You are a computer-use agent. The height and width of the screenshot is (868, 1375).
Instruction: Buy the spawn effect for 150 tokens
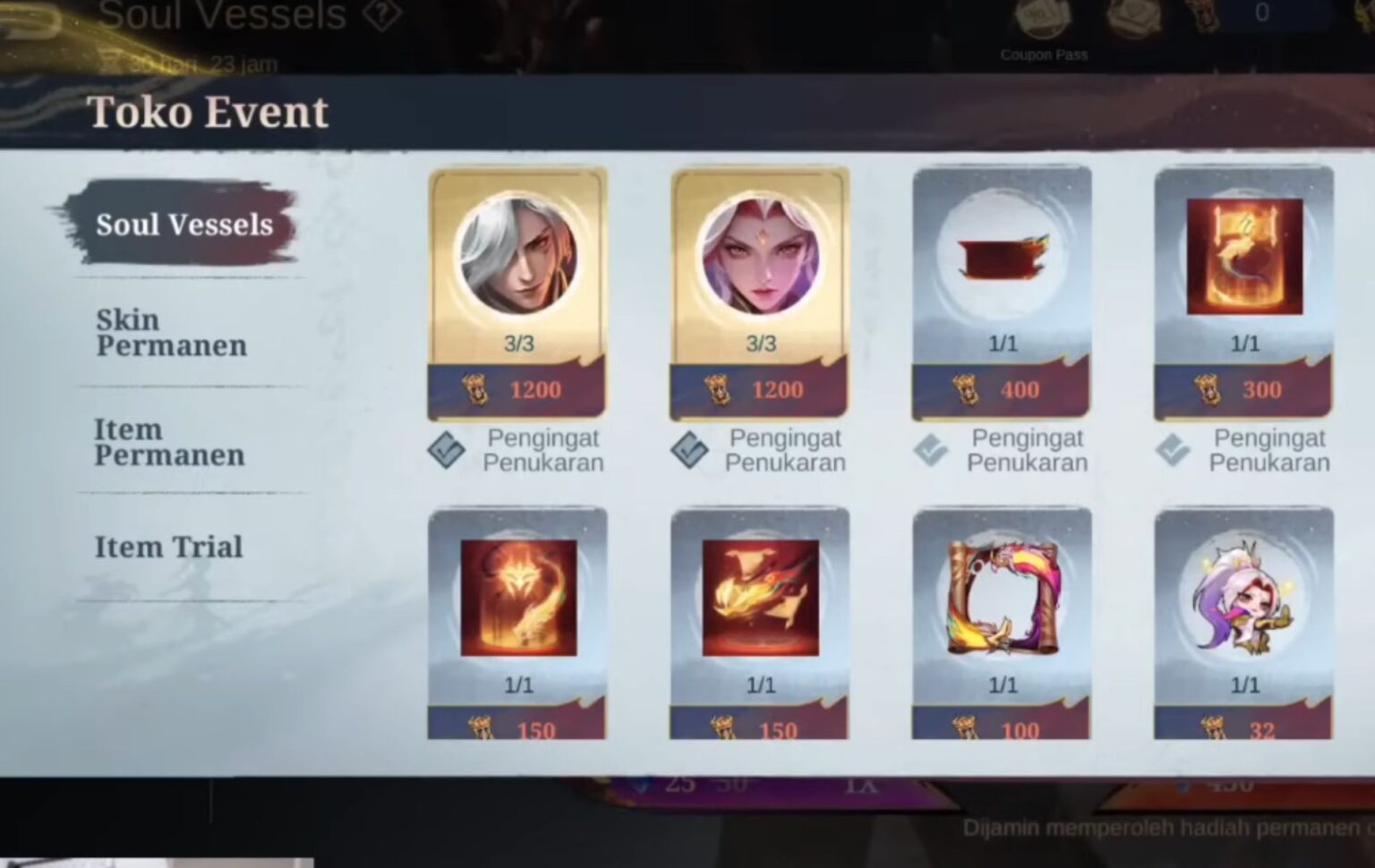517,729
